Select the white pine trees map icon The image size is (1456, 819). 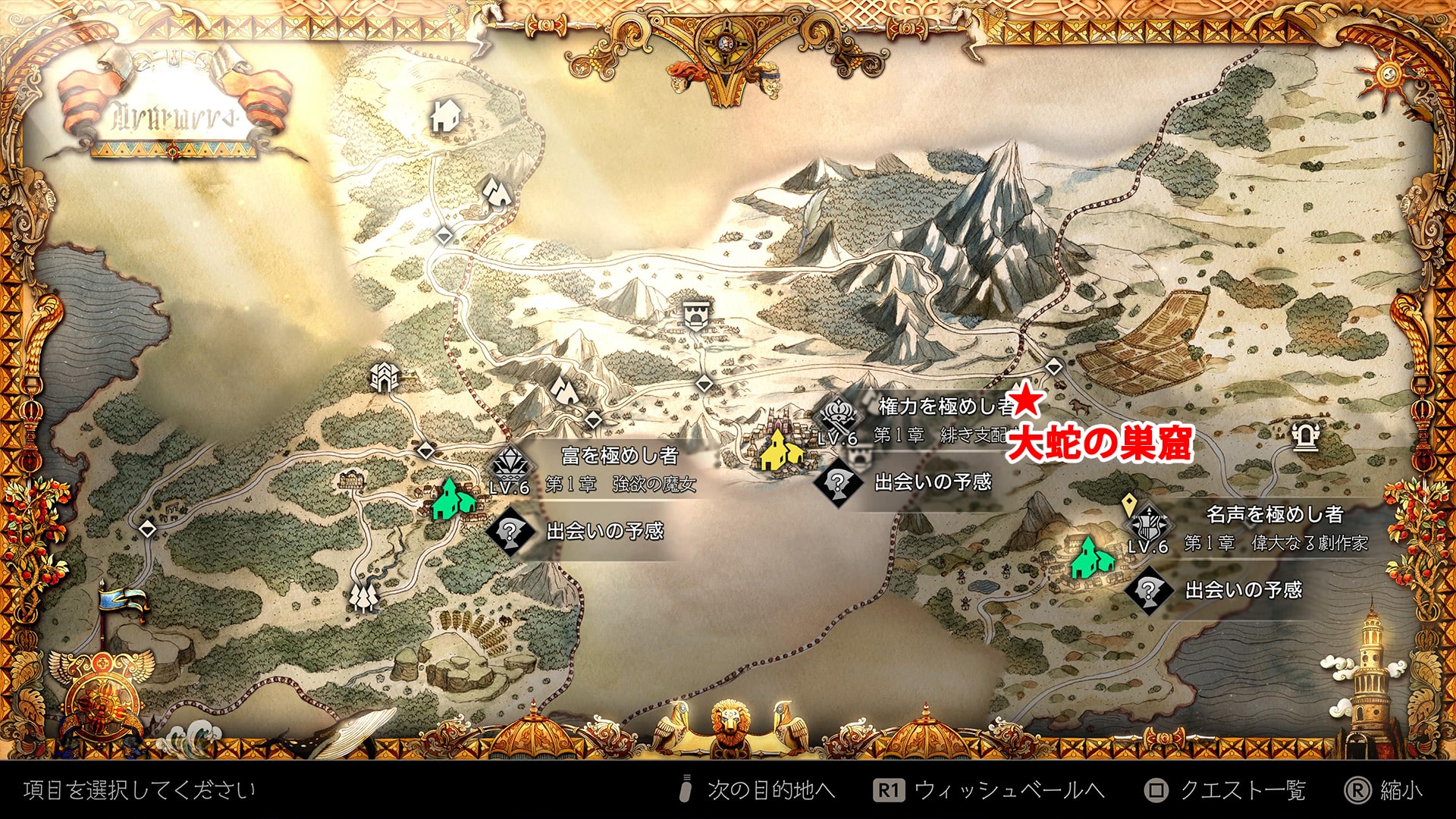tap(364, 596)
